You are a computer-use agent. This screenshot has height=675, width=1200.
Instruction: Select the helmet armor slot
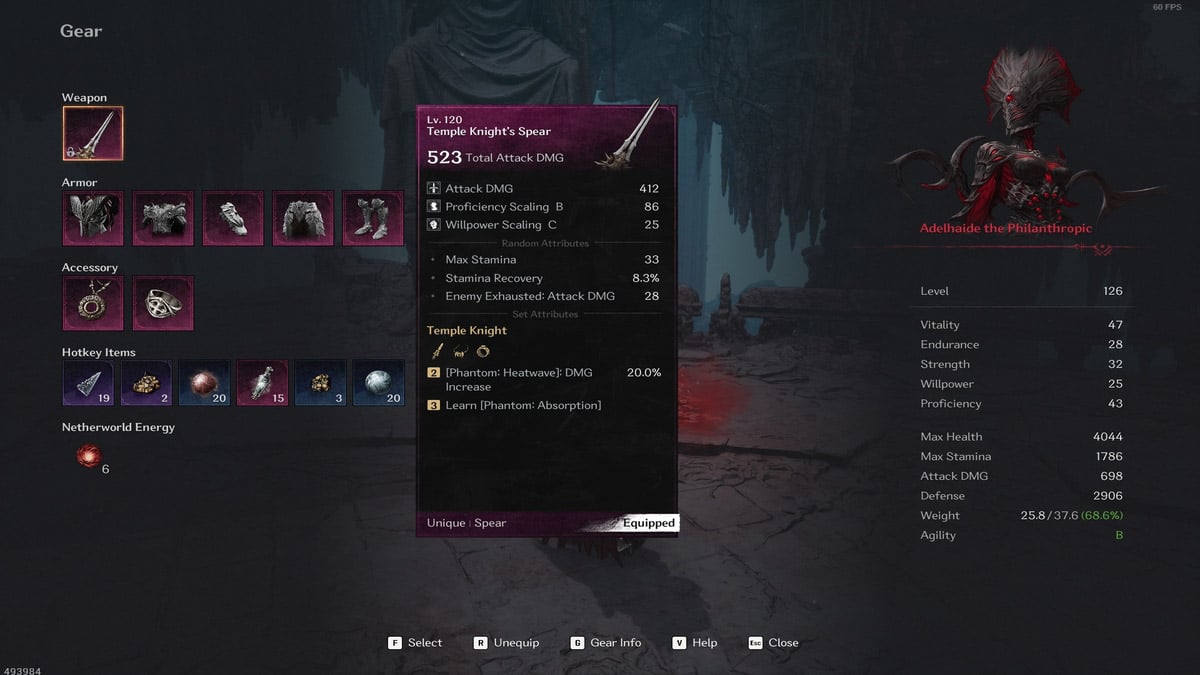coord(93,218)
